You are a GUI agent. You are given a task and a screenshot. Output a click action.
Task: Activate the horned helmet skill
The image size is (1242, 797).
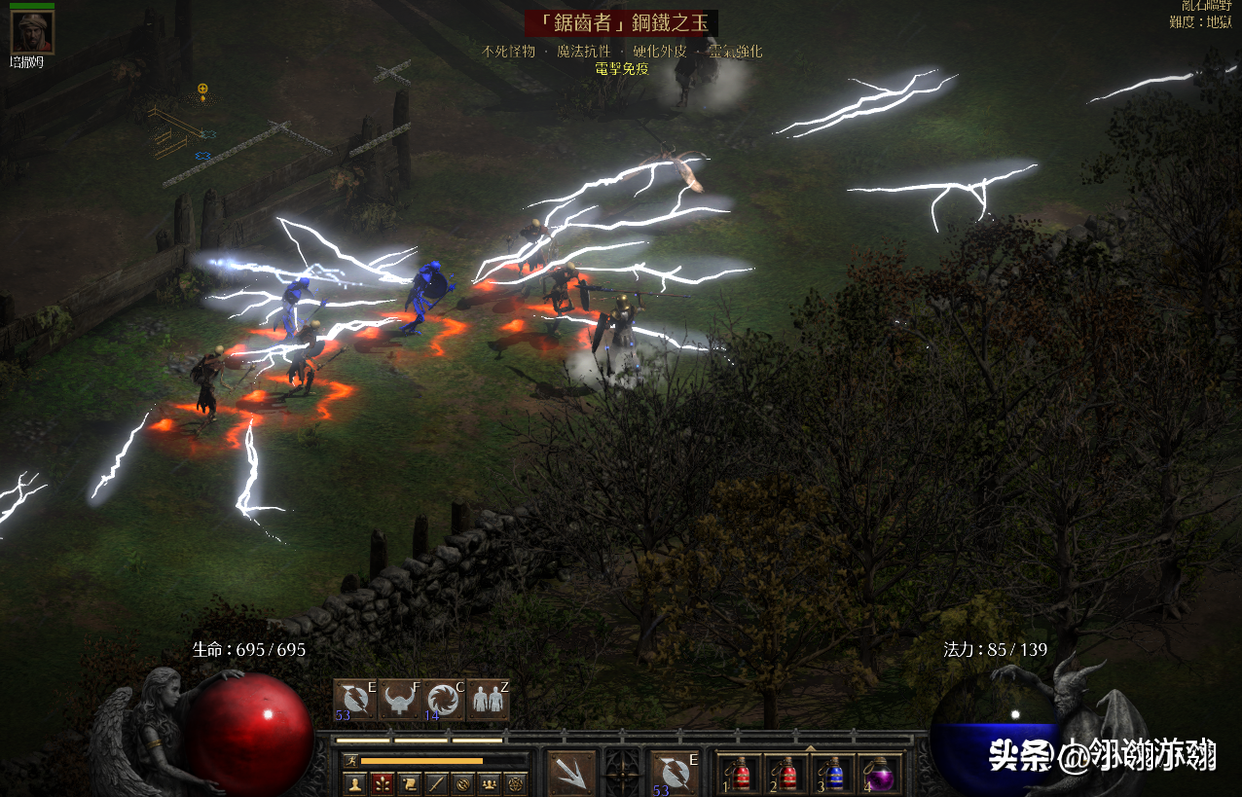(x=400, y=699)
